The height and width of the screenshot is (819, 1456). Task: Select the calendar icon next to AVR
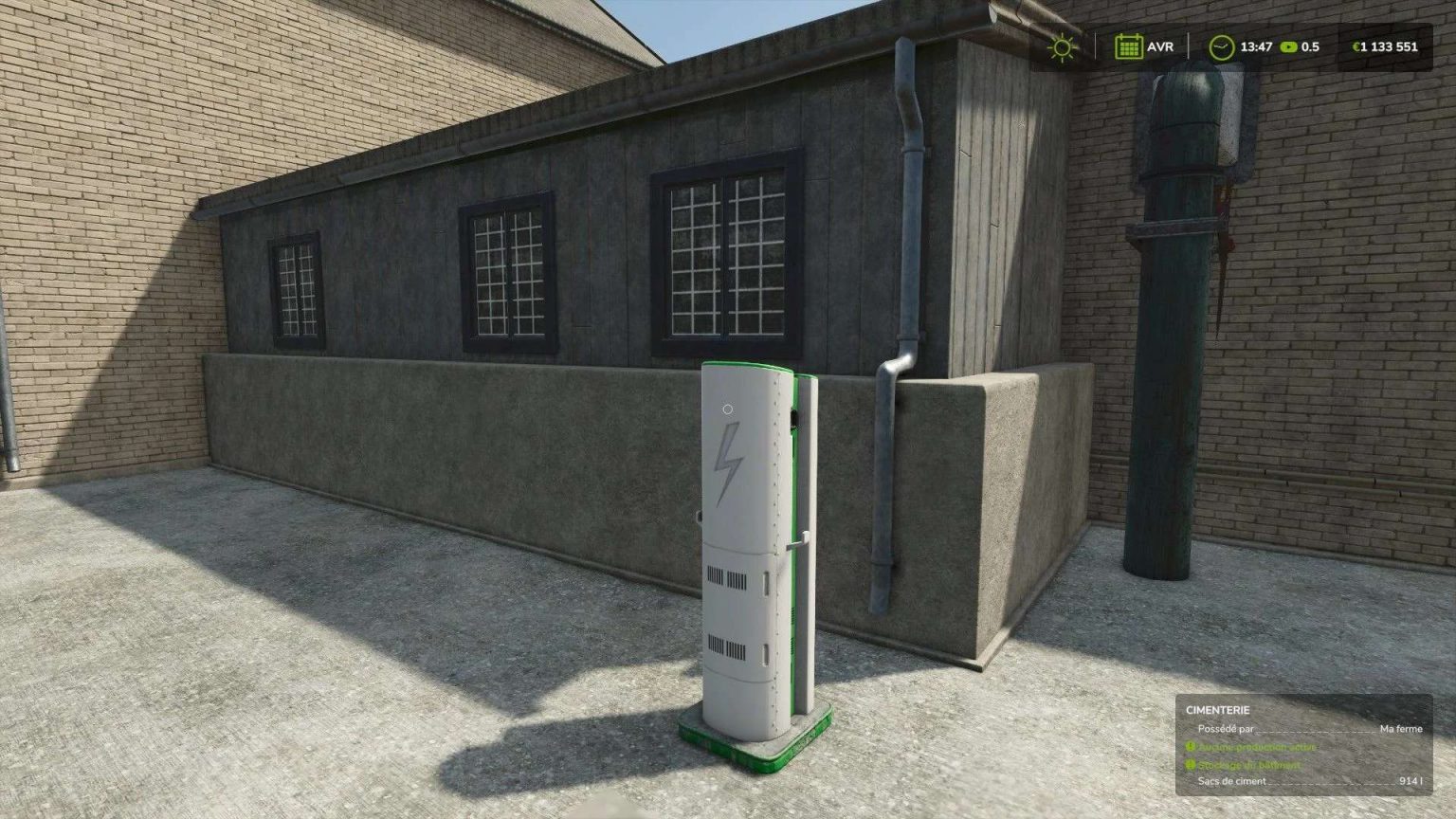point(1128,45)
